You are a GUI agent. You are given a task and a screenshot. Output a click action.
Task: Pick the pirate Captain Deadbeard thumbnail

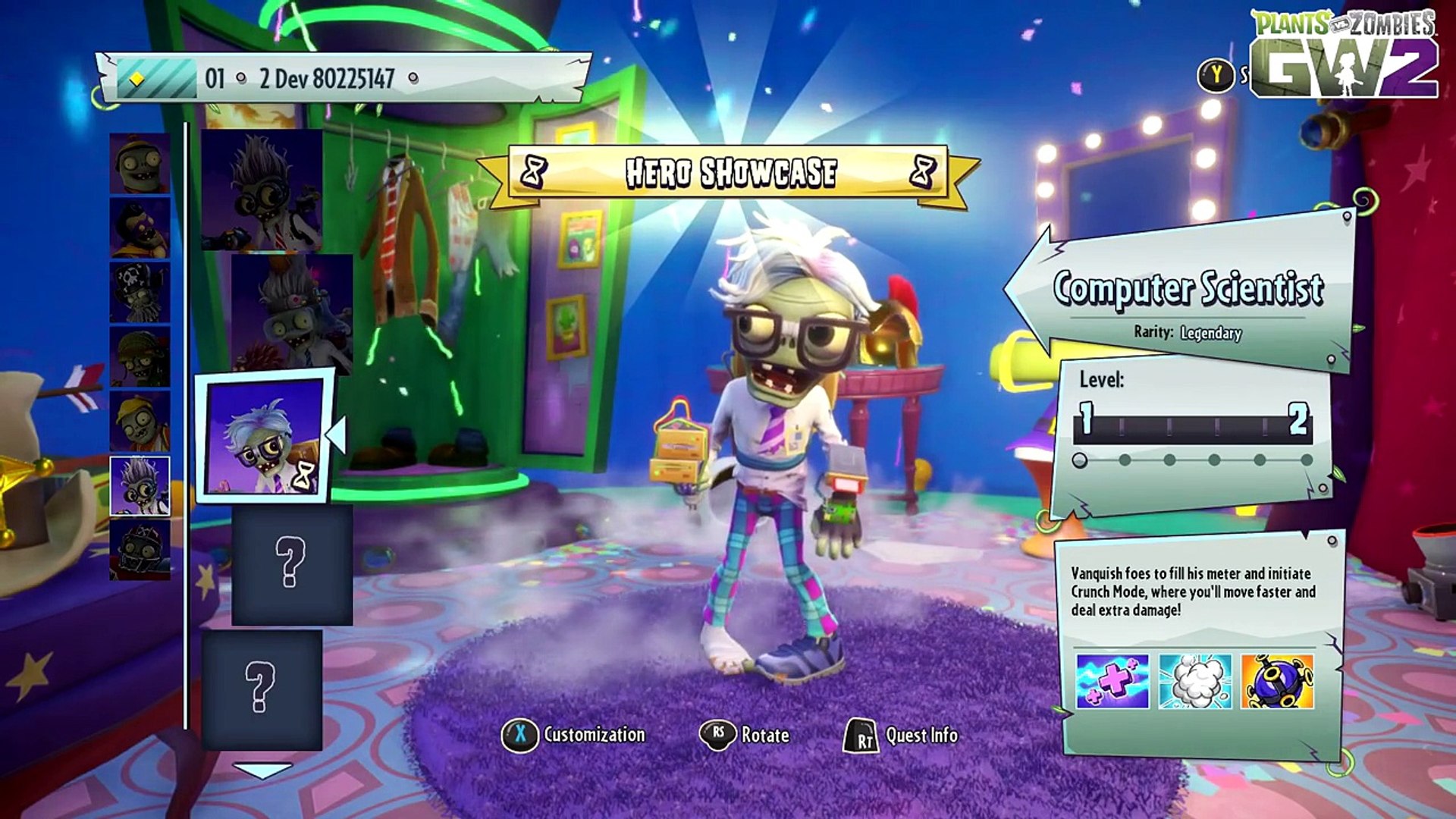[x=140, y=293]
